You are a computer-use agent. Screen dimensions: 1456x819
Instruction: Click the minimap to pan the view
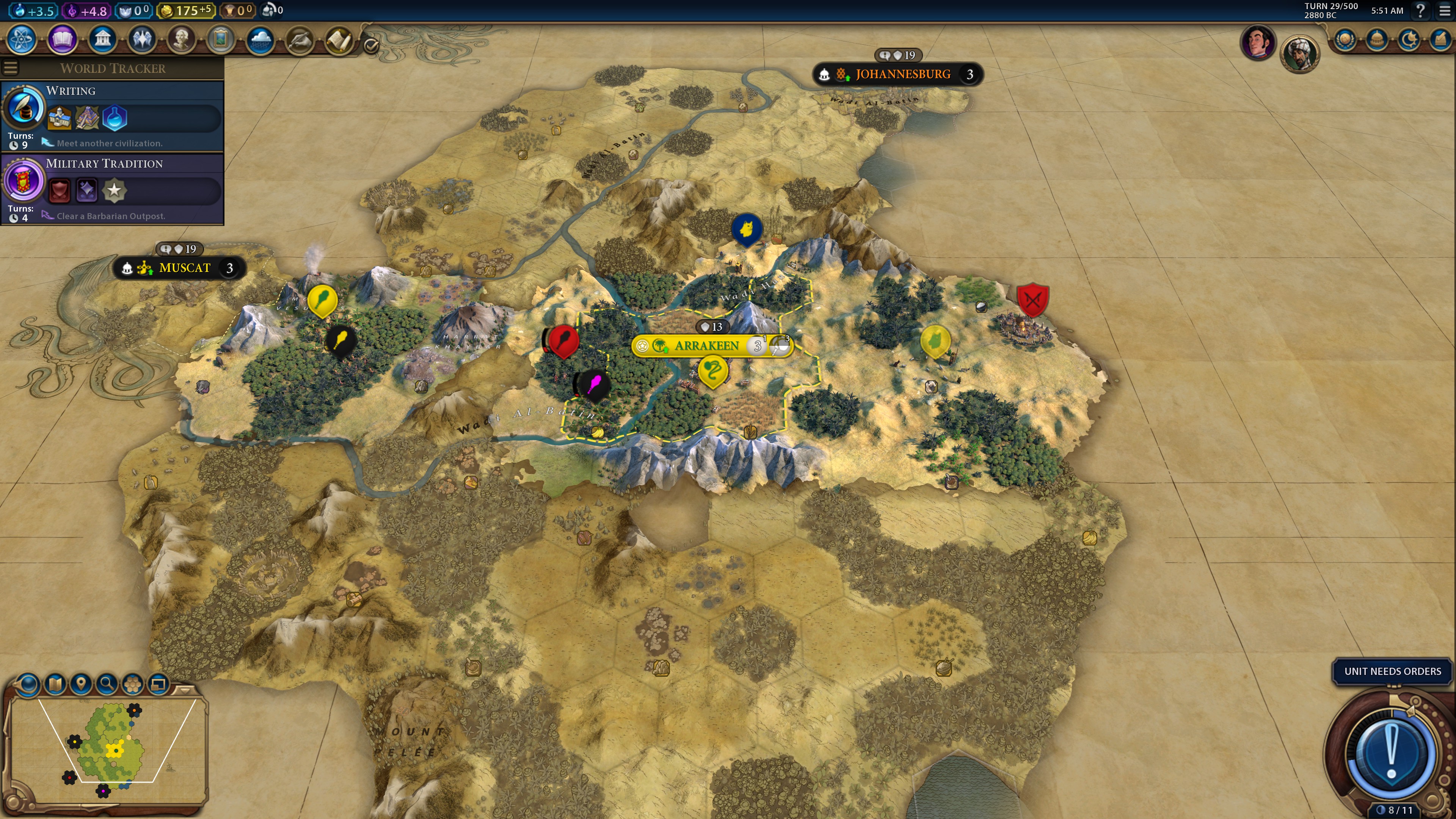(x=113, y=752)
